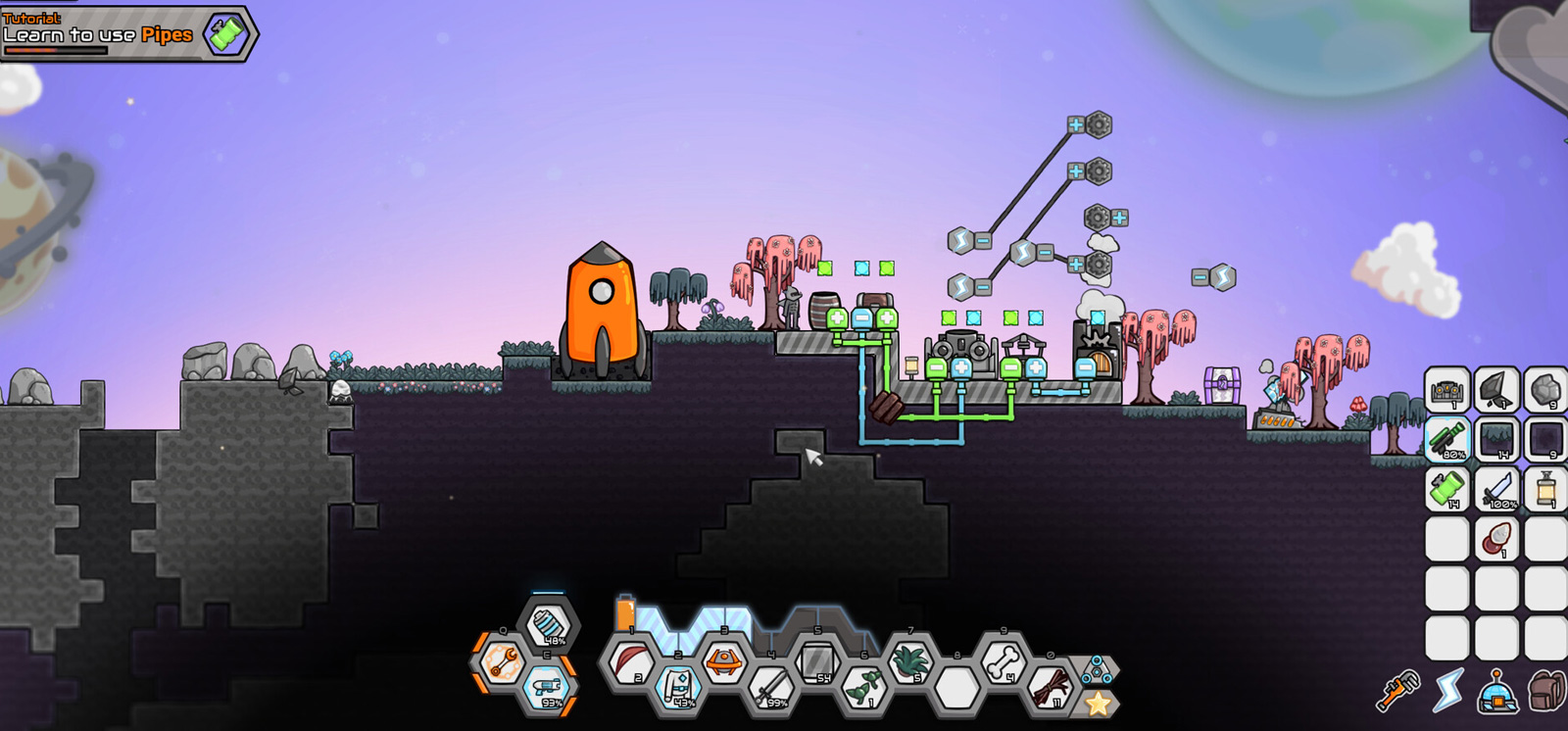Pick the potted fern plant hotbar slot
The height and width of the screenshot is (731, 1568).
[x=909, y=661]
